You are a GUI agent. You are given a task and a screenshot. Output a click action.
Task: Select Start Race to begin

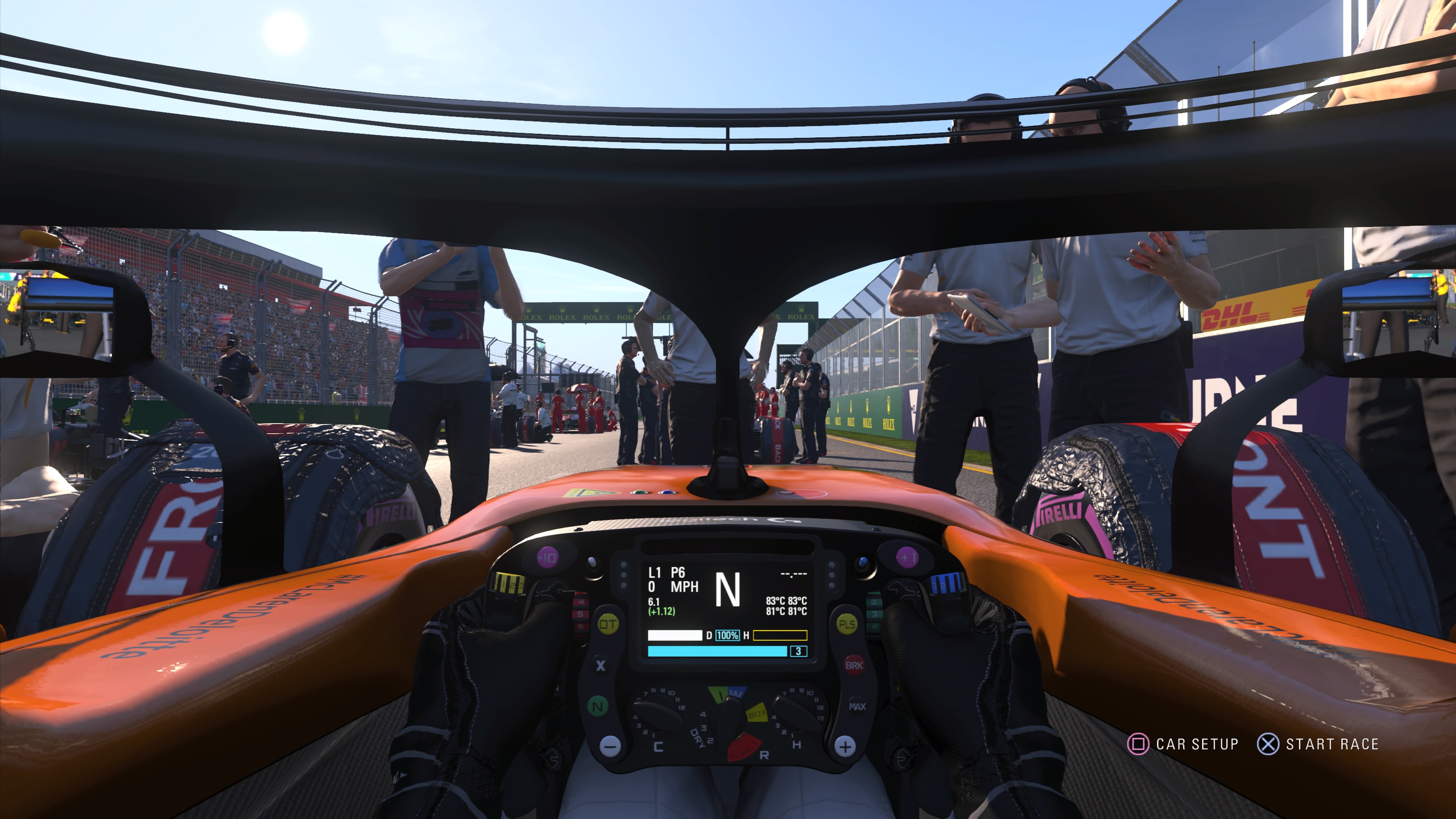(x=1318, y=744)
